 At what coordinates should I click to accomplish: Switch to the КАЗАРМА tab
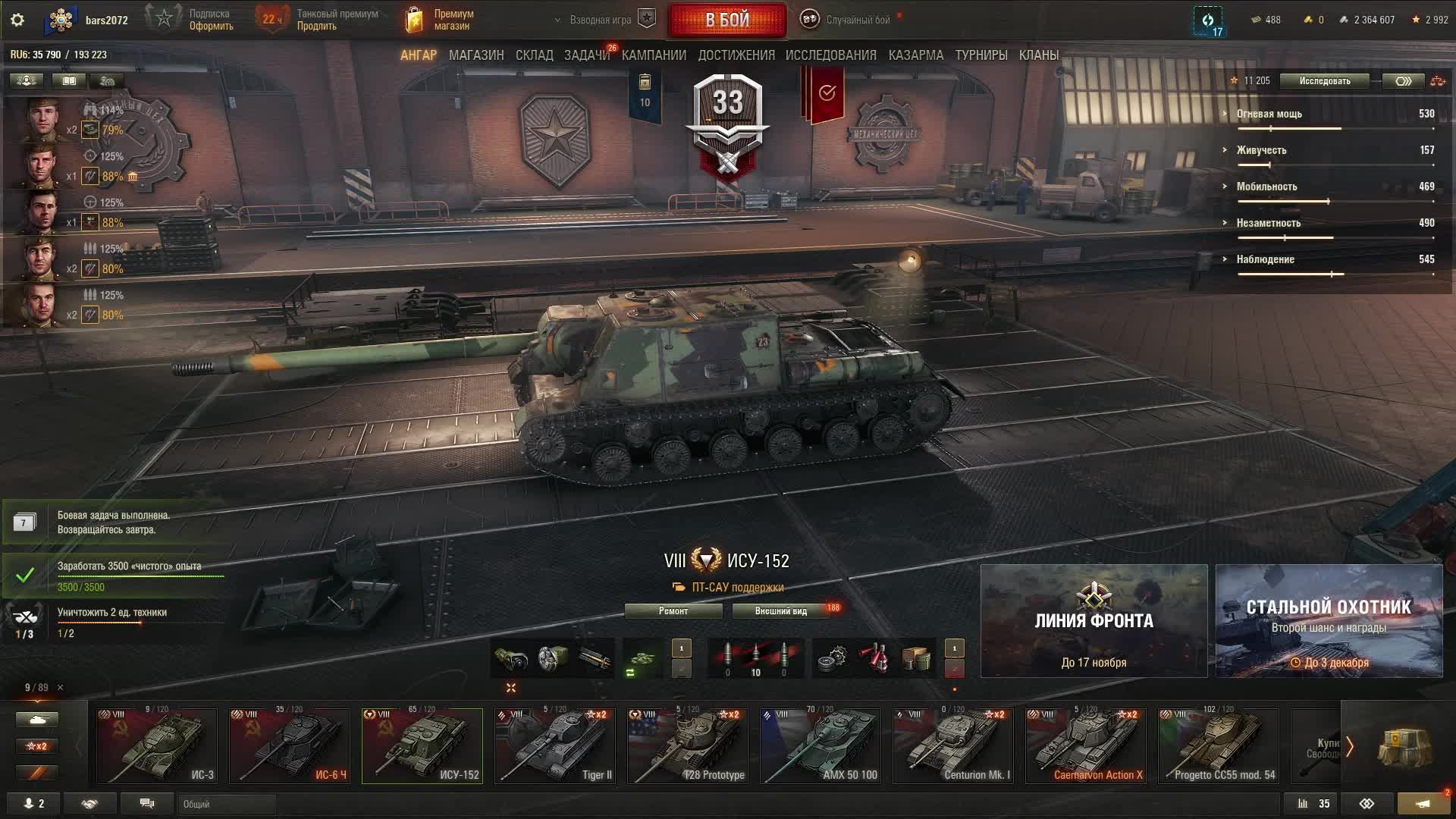915,55
